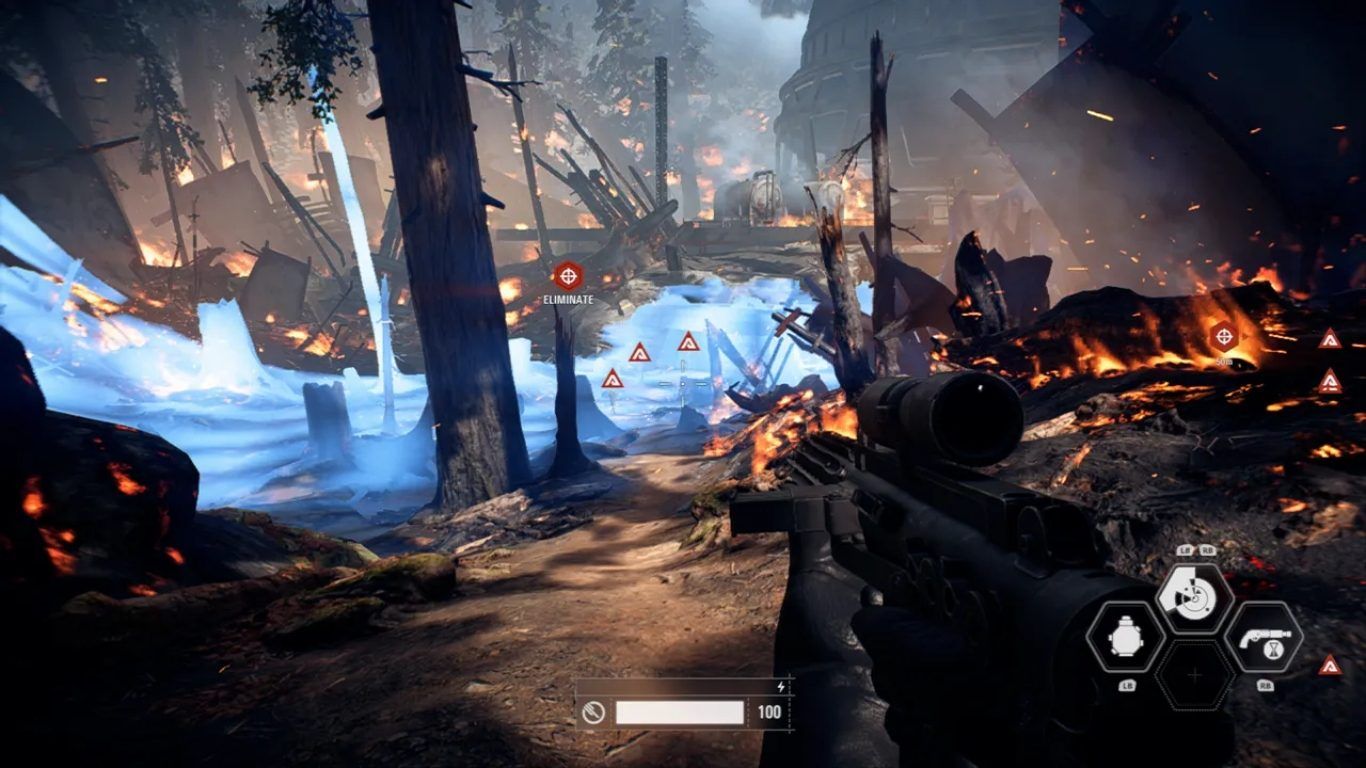Viewport: 1366px width, 768px height.
Task: Trigger the radar scan ability
Action: [1194, 598]
